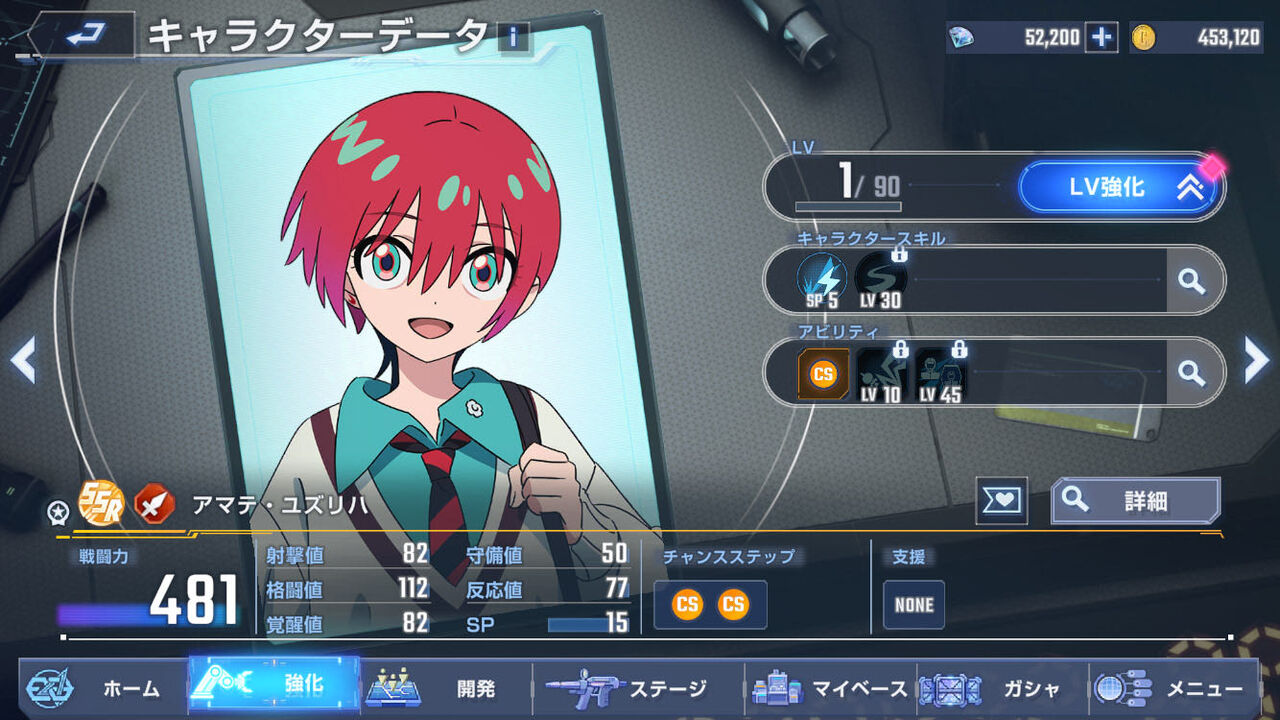Image resolution: width=1280 pixels, height=720 pixels.
Task: Open the ガシャ gacha tab
Action: 1002,688
